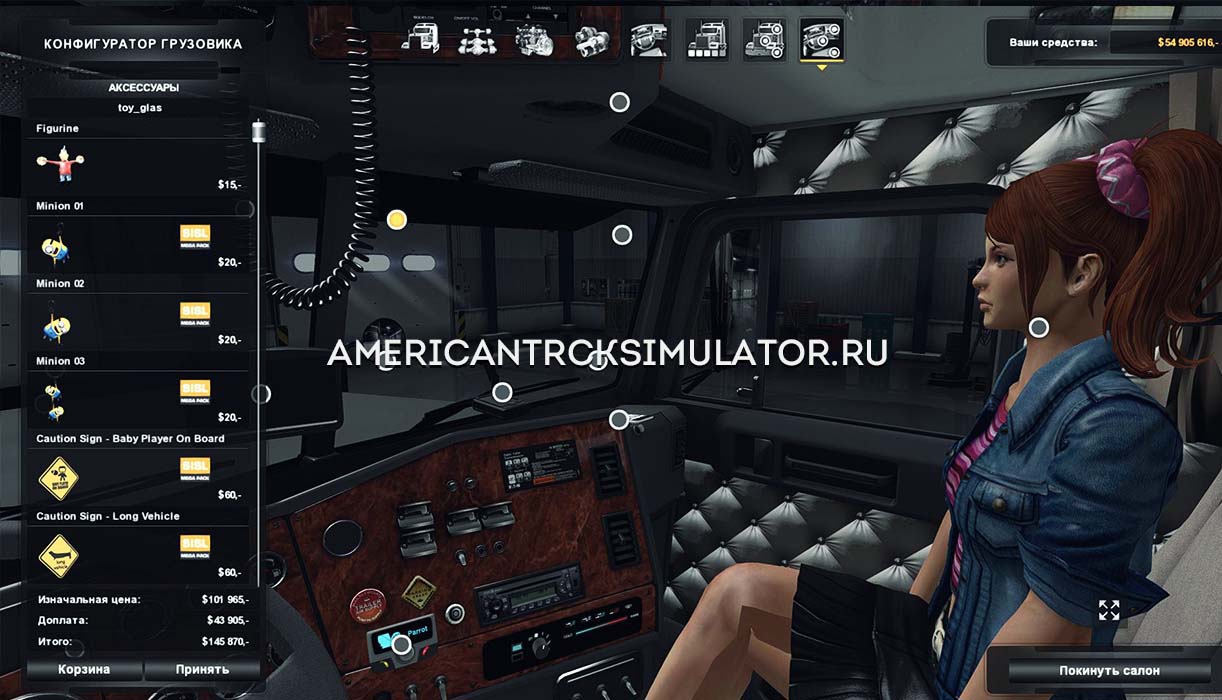Open the interior dashboard category tab

point(649,39)
